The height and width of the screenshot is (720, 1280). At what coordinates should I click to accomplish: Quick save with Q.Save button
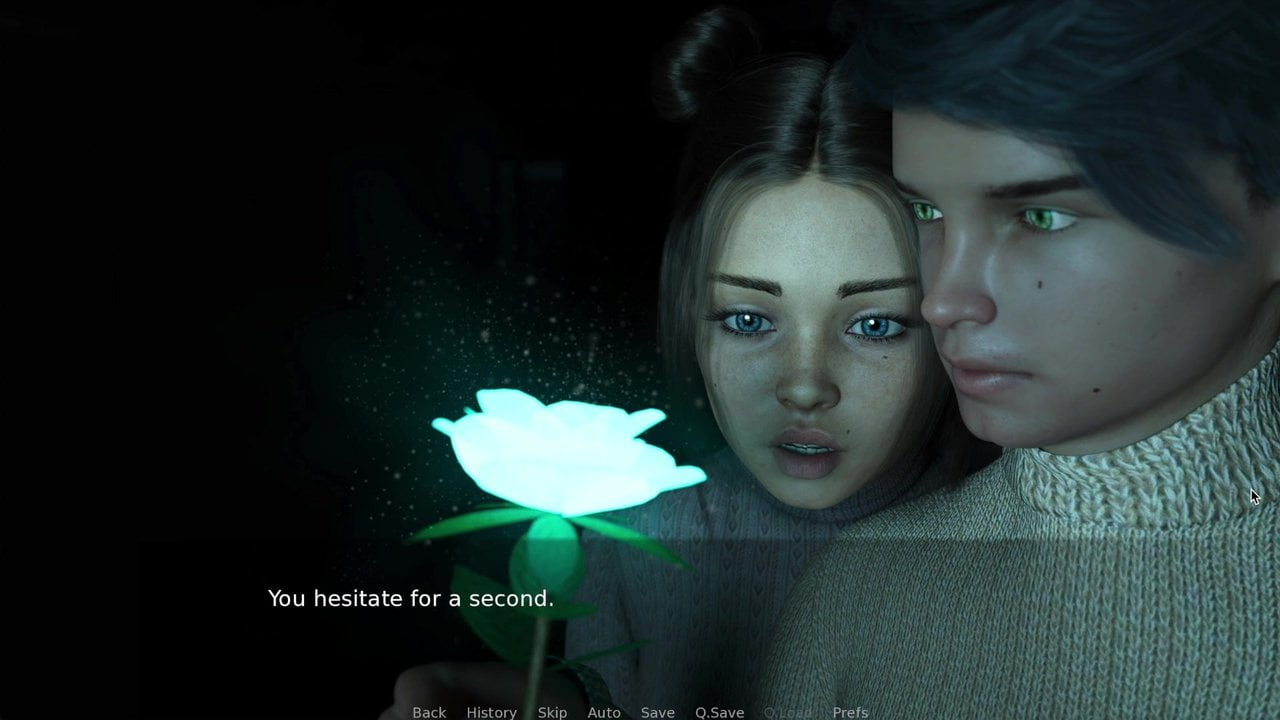tap(719, 712)
